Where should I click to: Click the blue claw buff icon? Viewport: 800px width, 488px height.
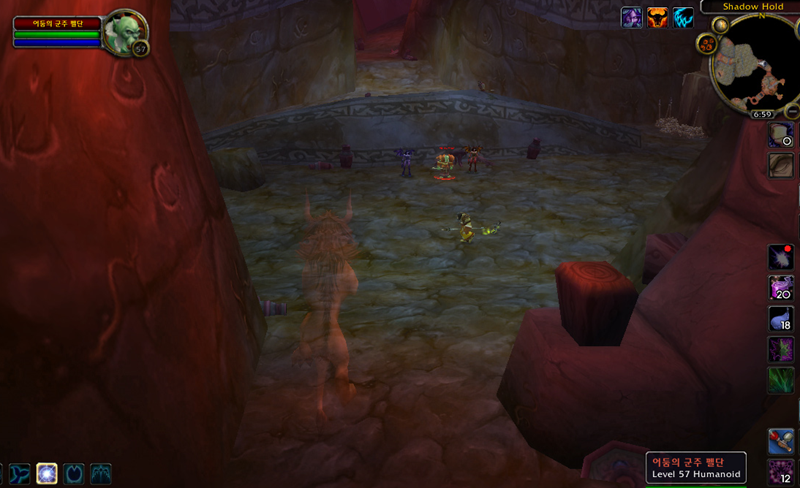click(684, 17)
